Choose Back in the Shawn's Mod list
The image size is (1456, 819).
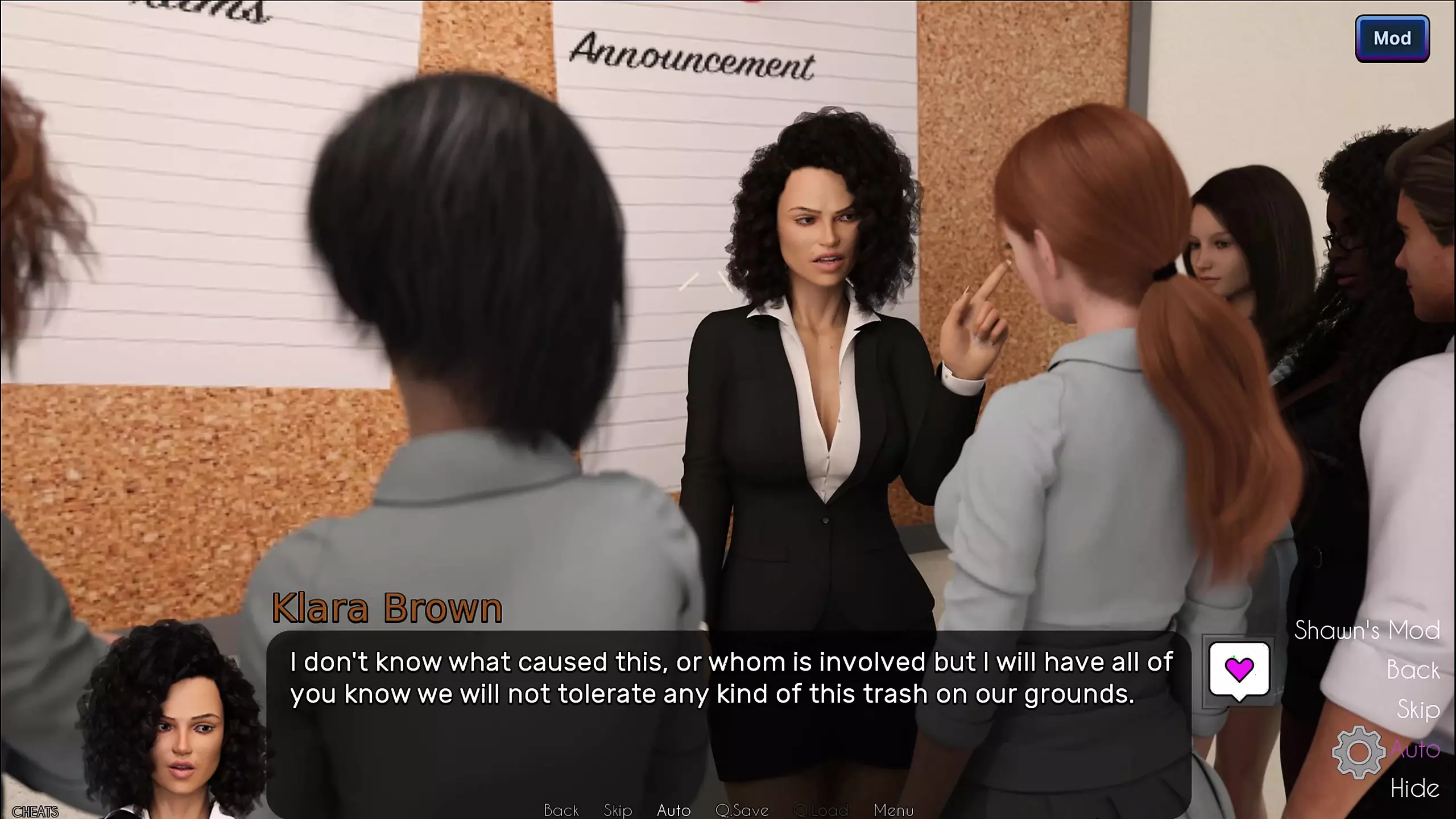click(1413, 670)
